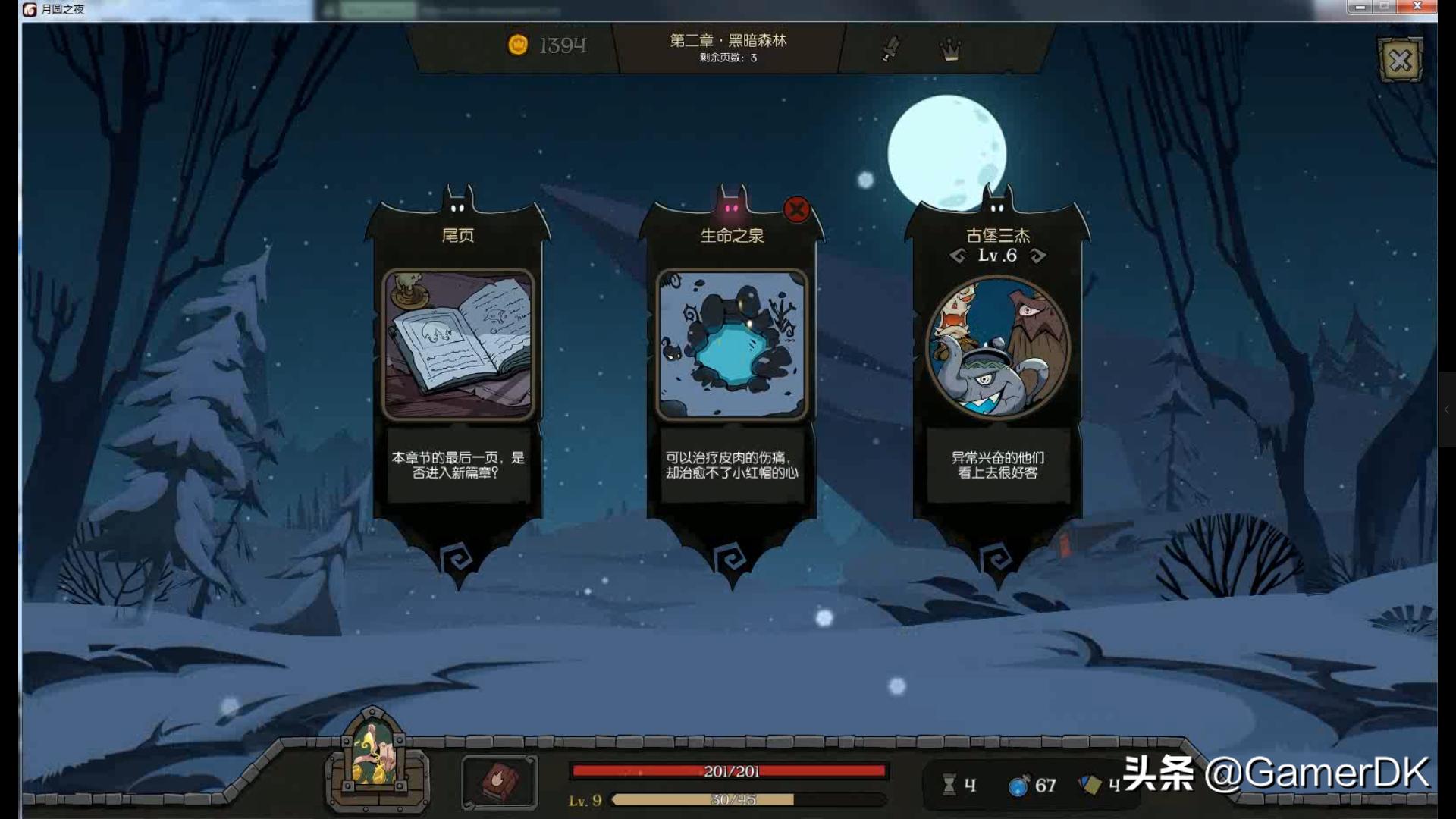Increase 古堡三杰 level with right arrow

click(x=1038, y=256)
